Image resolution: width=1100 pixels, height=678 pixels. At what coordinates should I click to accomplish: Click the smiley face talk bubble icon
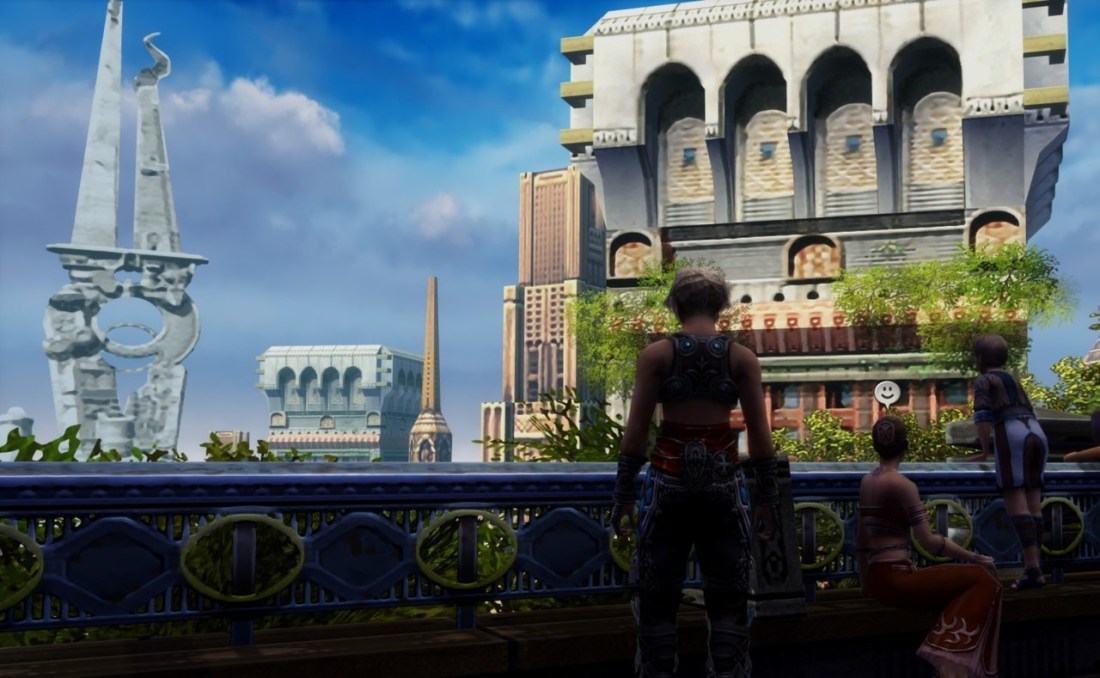887,392
